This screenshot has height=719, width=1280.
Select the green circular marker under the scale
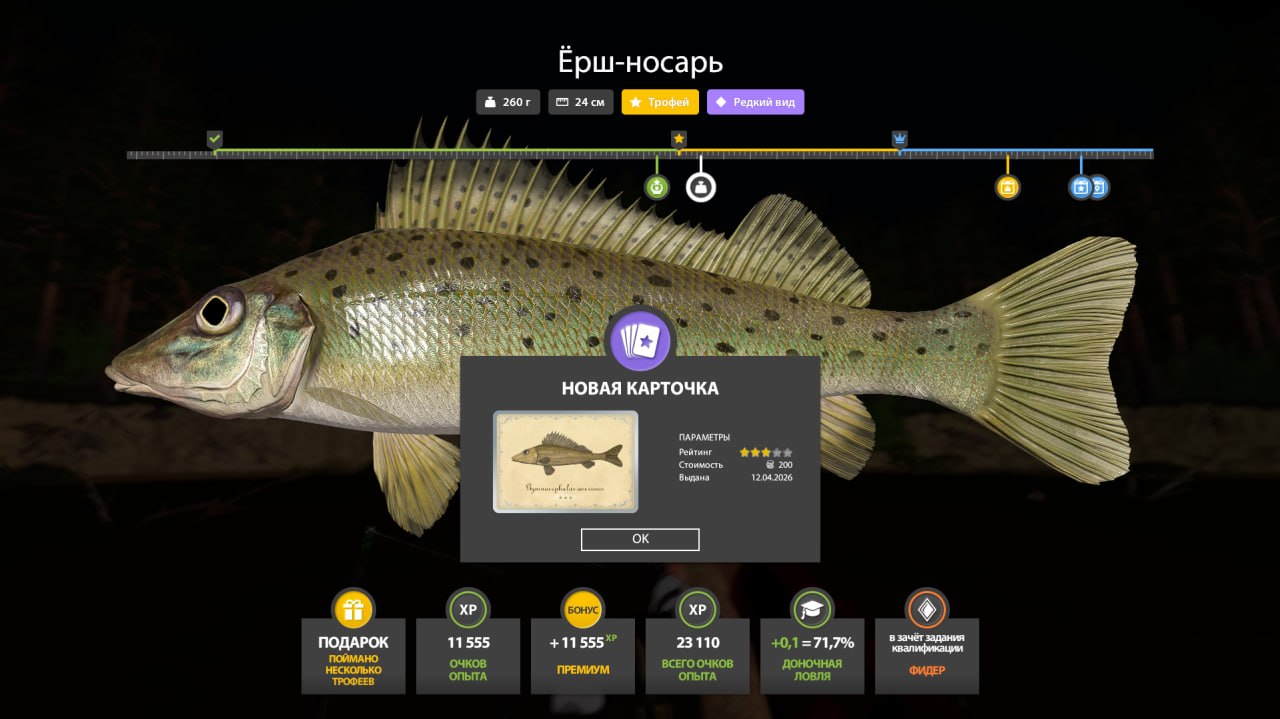[657, 187]
